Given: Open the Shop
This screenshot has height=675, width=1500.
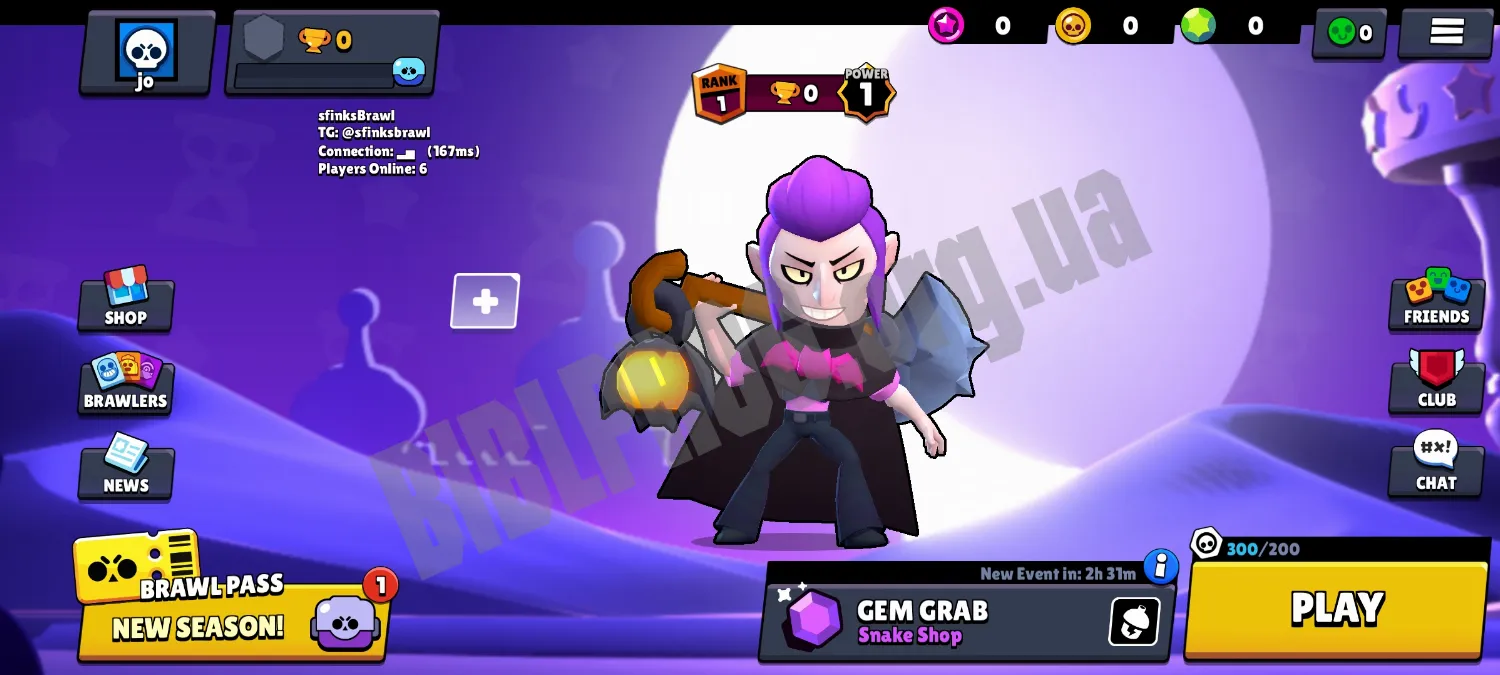Looking at the screenshot, I should tap(126, 298).
